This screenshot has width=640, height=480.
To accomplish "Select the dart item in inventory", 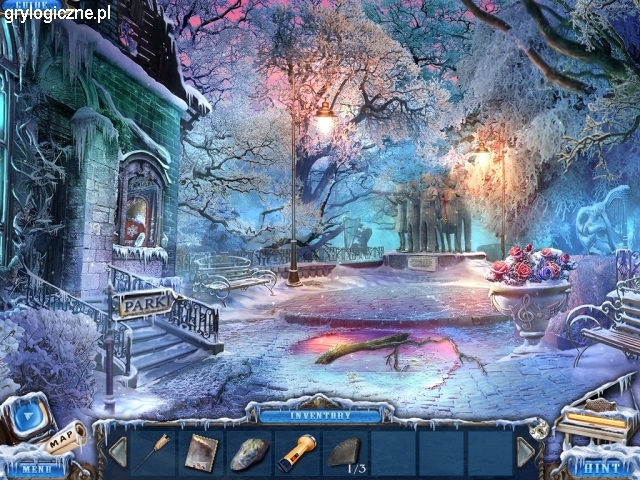I will click(x=156, y=451).
